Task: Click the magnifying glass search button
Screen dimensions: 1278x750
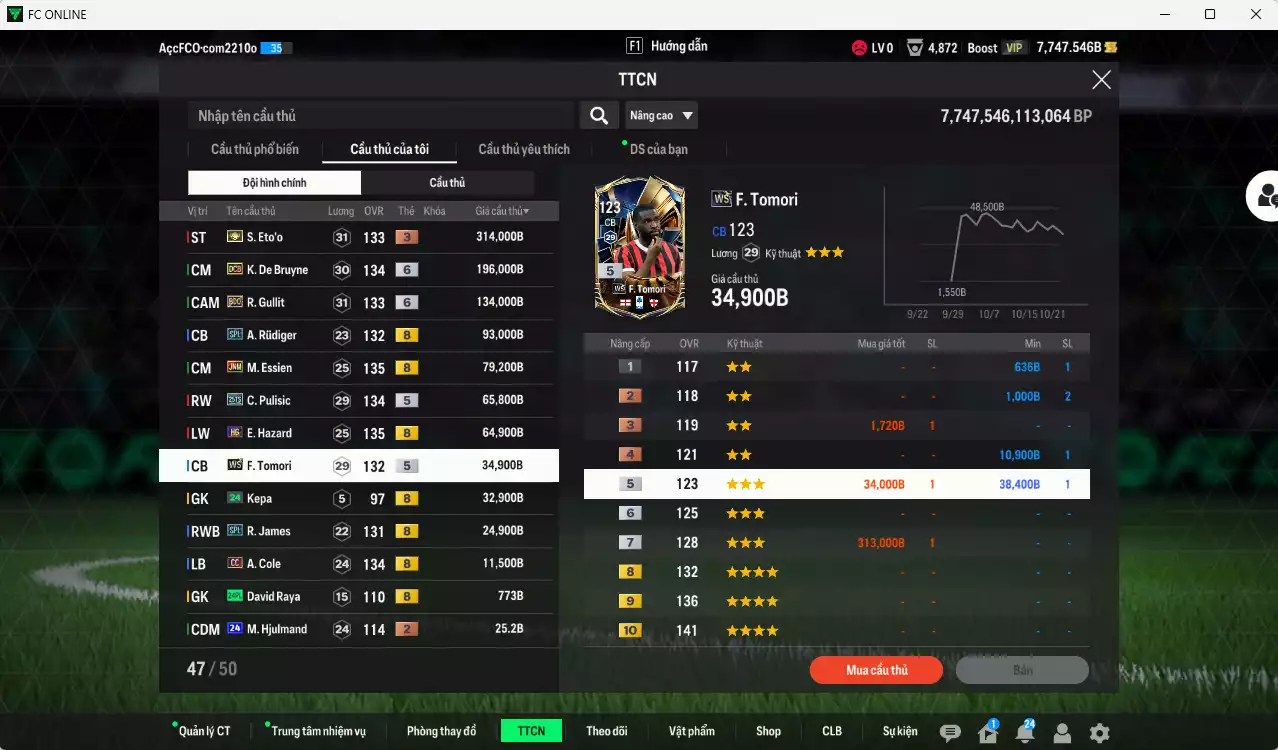Action: pos(598,116)
